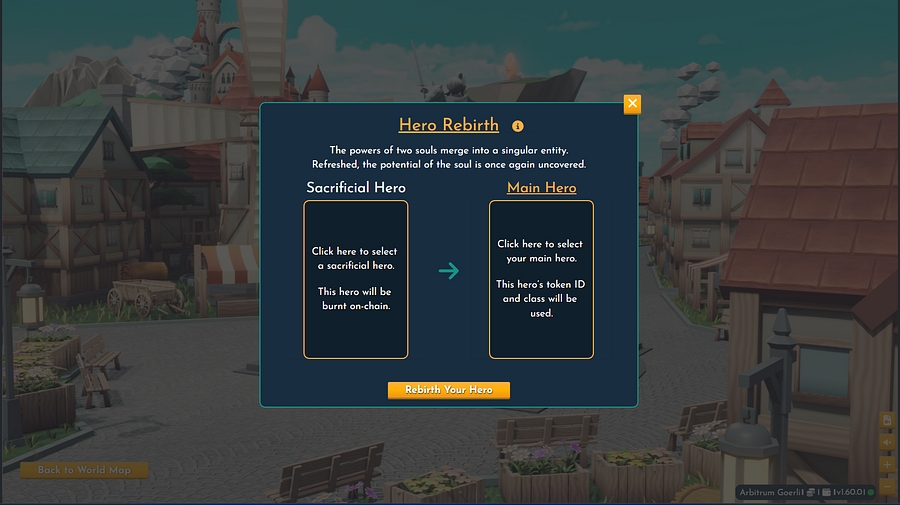Select a sacrificial hero slot
This screenshot has height=505, width=900.
[356, 279]
